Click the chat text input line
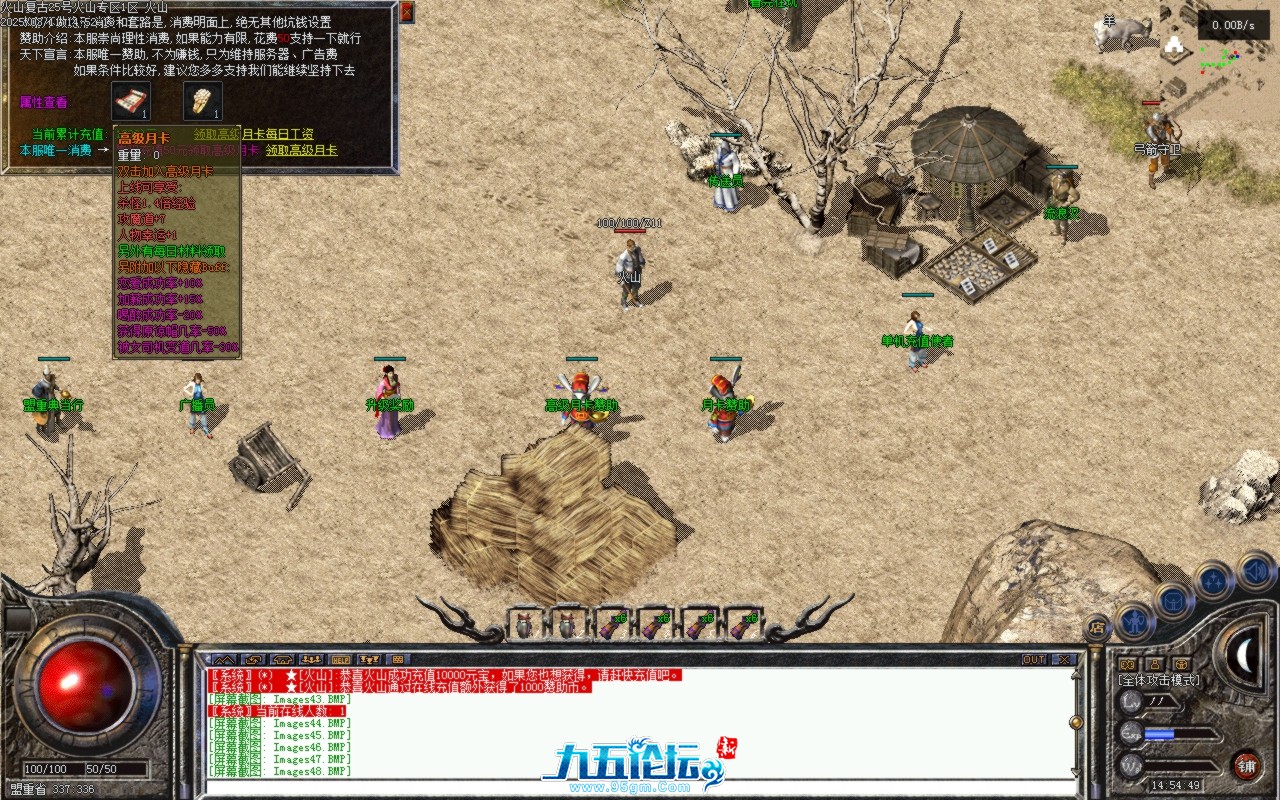The image size is (1280, 800). (640, 787)
